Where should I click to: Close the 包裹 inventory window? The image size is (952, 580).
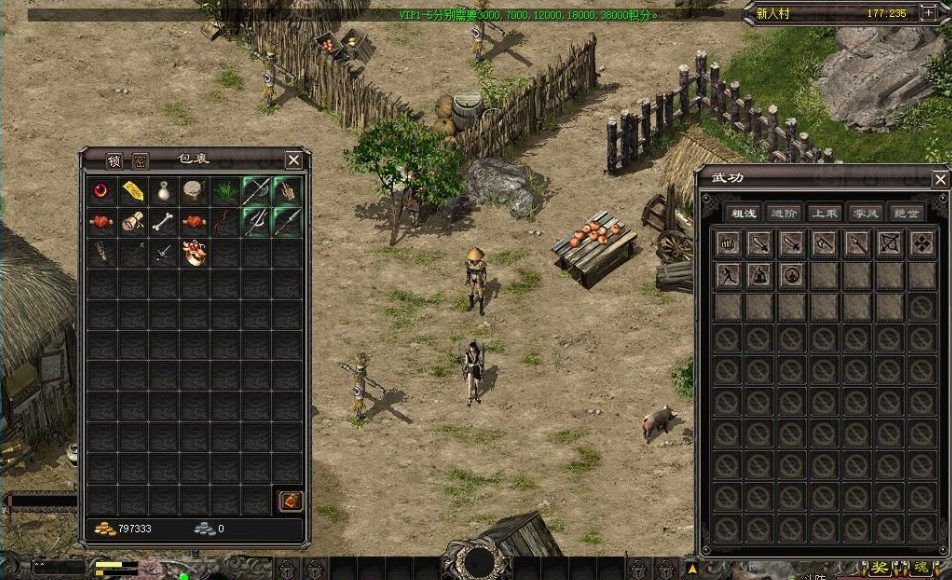pyautogui.click(x=293, y=160)
